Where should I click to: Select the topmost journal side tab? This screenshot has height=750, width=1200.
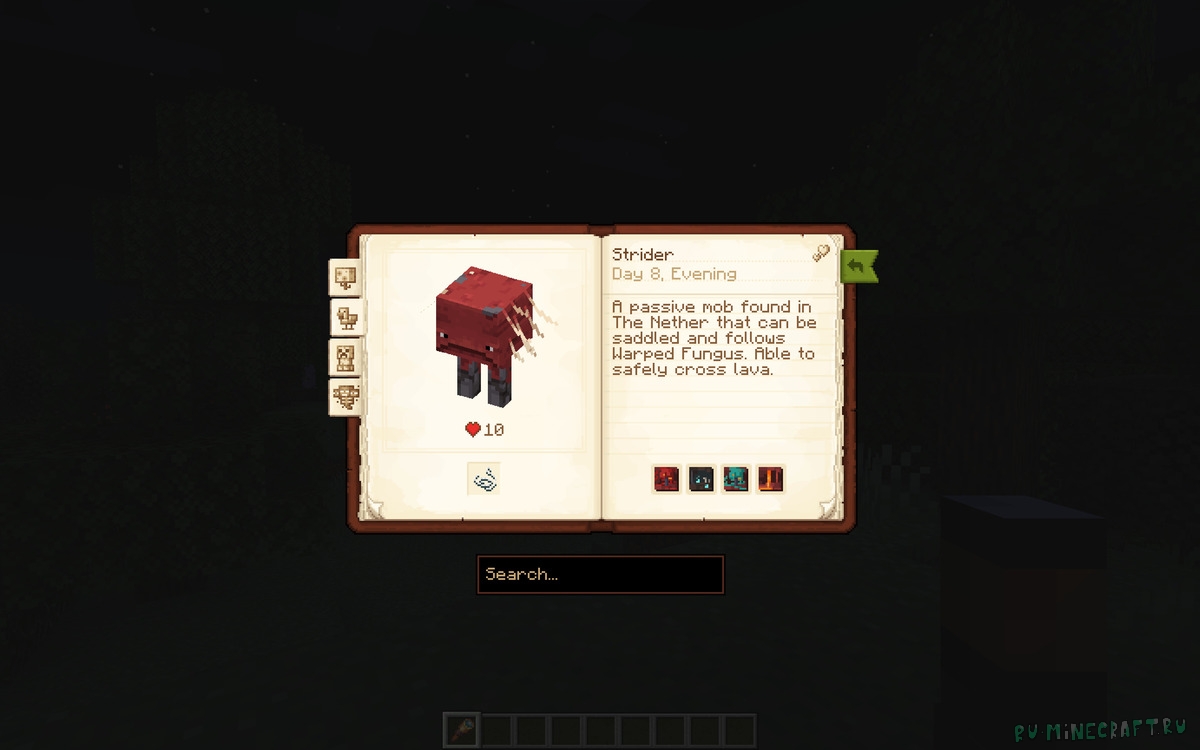[346, 277]
